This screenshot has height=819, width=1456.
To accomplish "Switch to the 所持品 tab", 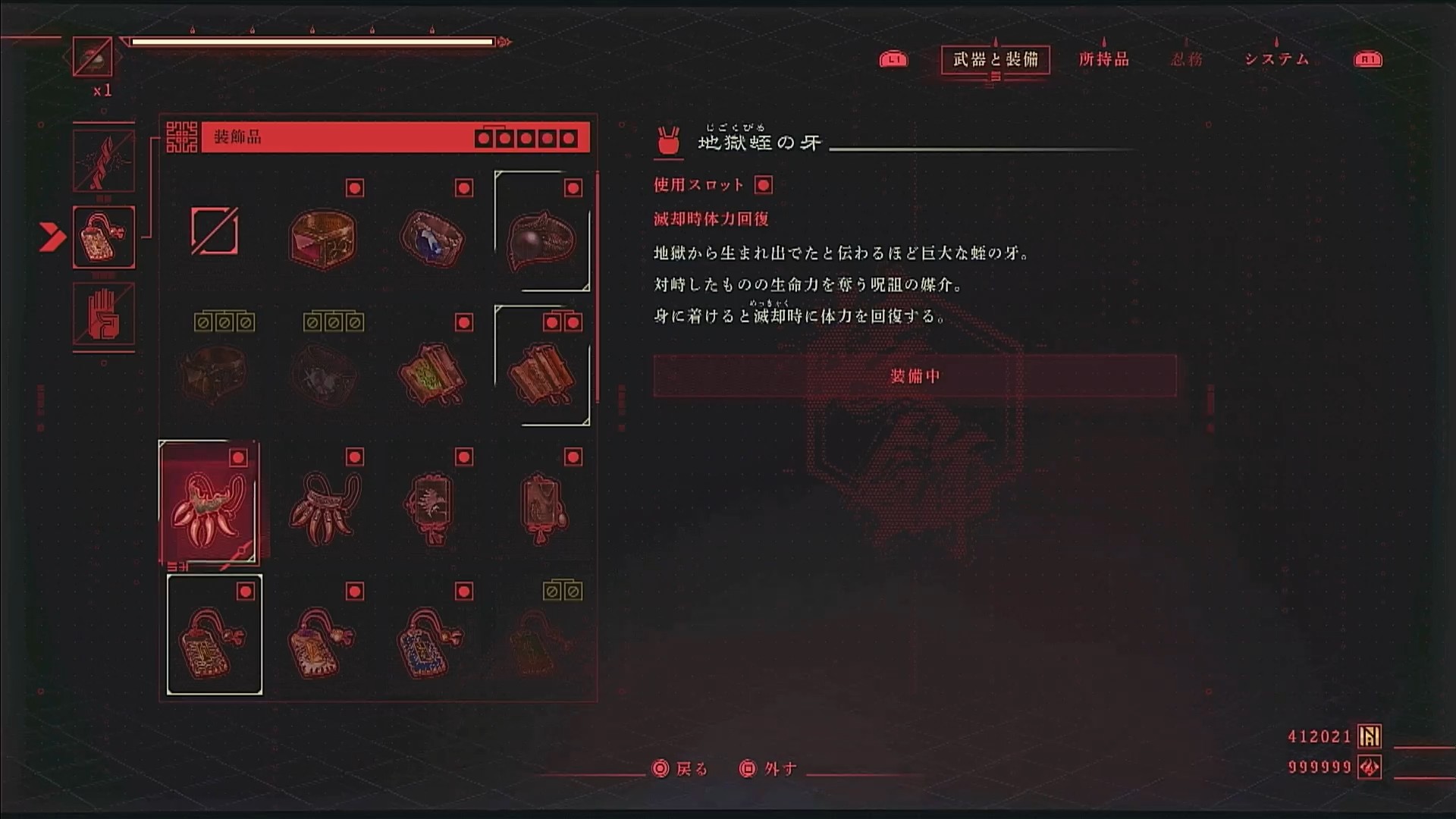I will tap(1103, 59).
